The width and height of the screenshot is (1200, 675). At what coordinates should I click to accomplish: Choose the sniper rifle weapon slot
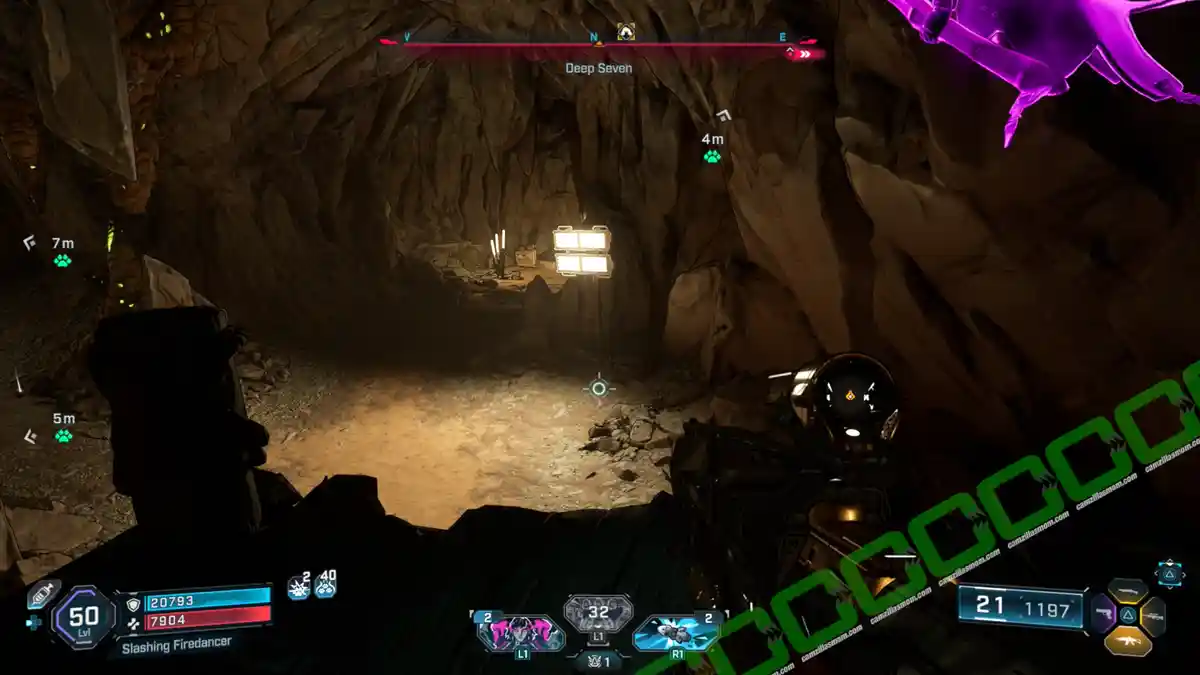(x=1152, y=616)
